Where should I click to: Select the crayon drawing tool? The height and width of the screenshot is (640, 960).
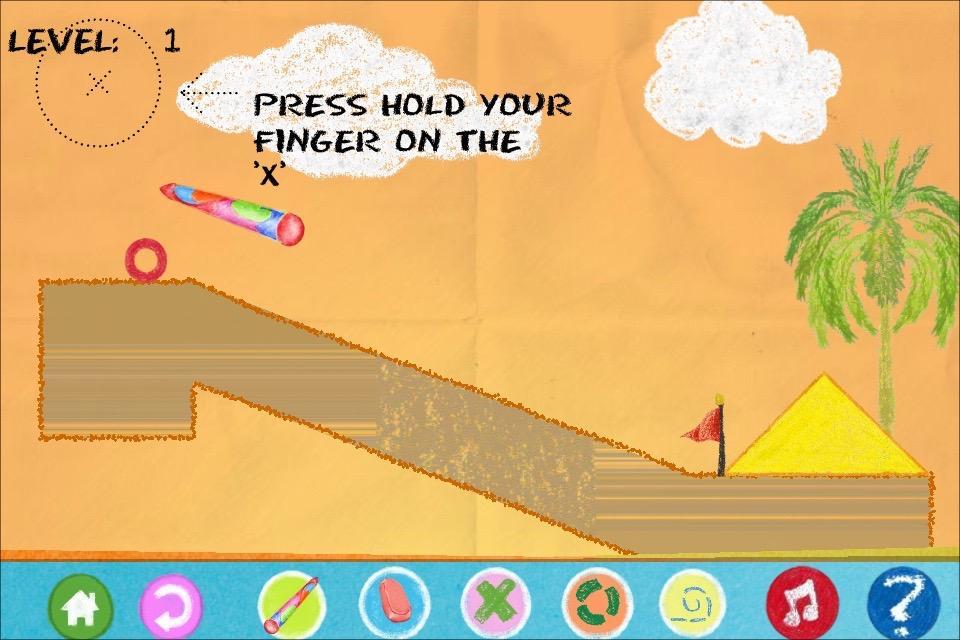289,604
